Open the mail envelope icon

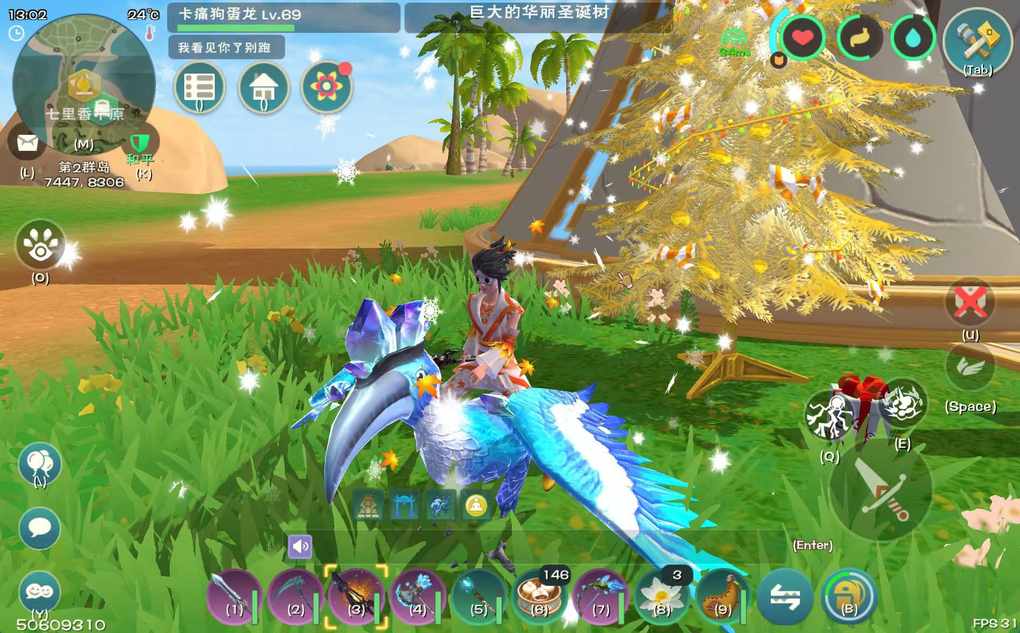[26, 143]
